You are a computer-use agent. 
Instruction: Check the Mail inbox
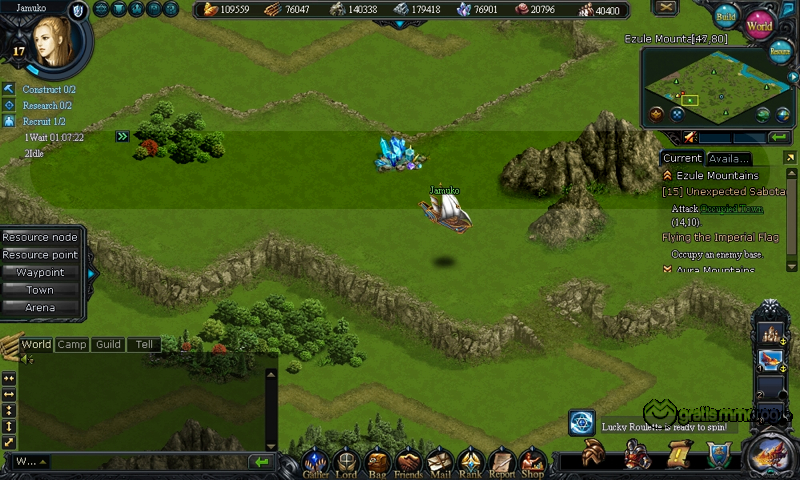pyautogui.click(x=439, y=462)
